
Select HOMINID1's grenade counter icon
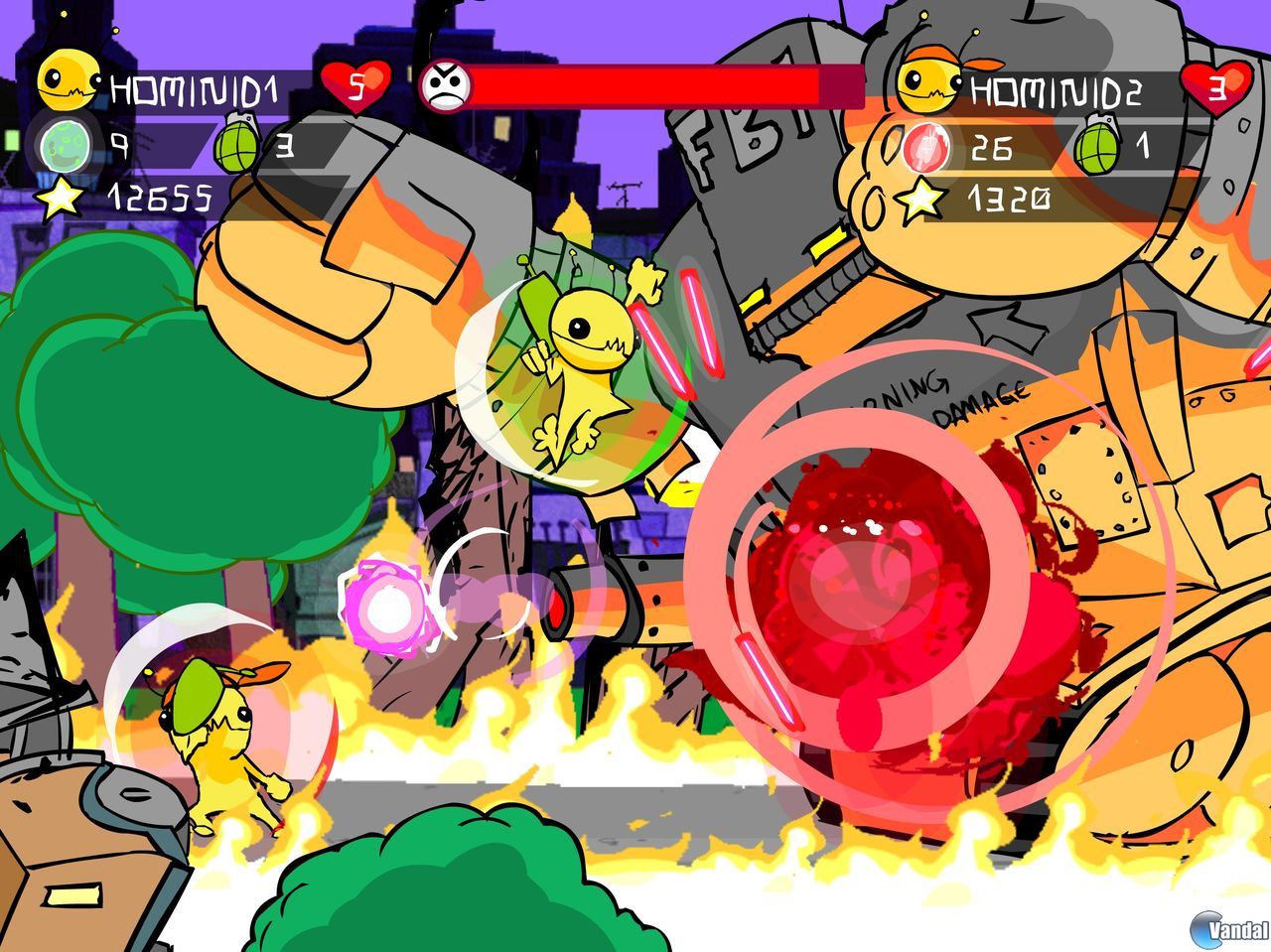235,148
